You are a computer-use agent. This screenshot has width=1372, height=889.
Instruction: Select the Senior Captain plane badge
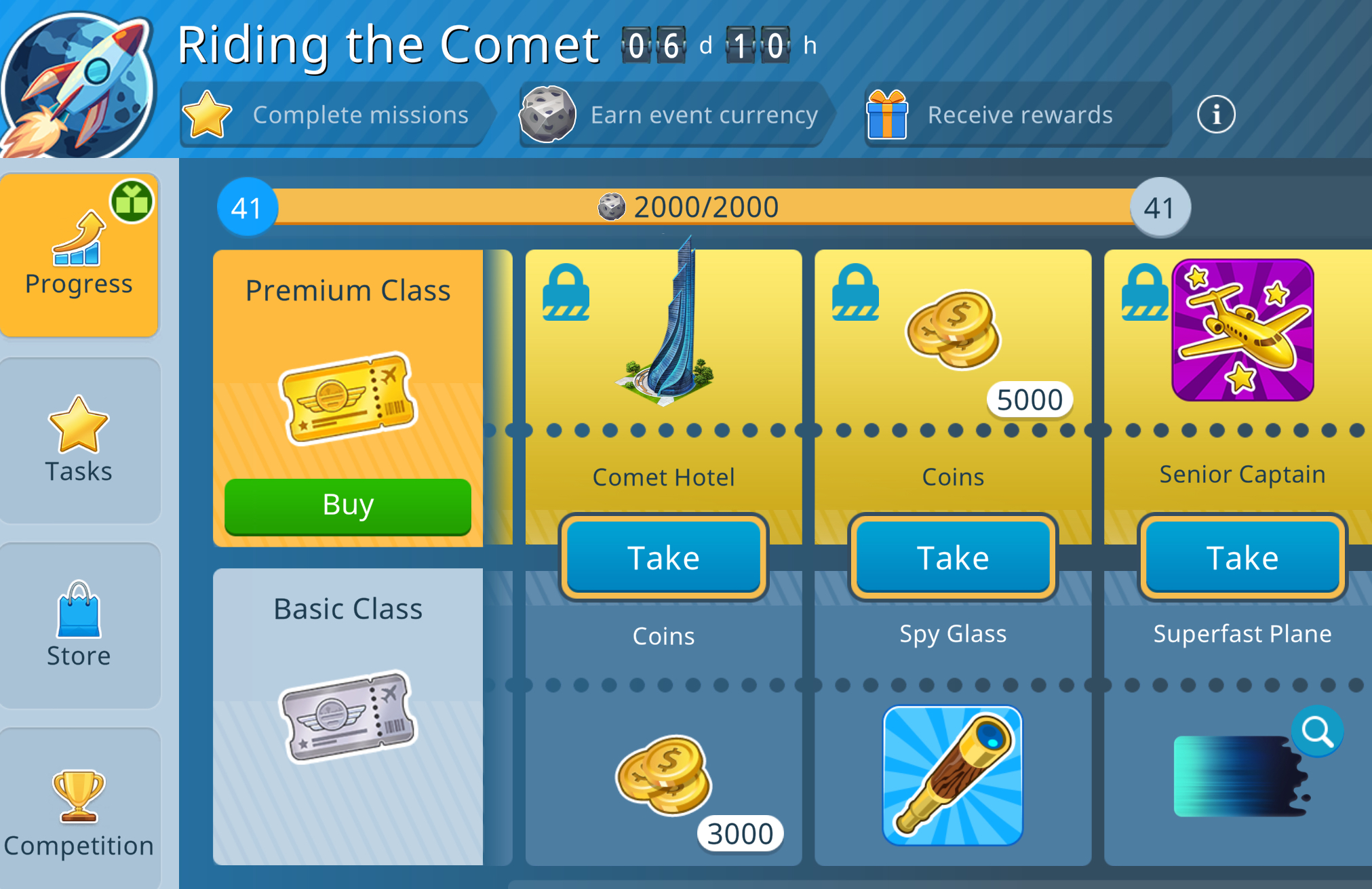[x=1242, y=330]
